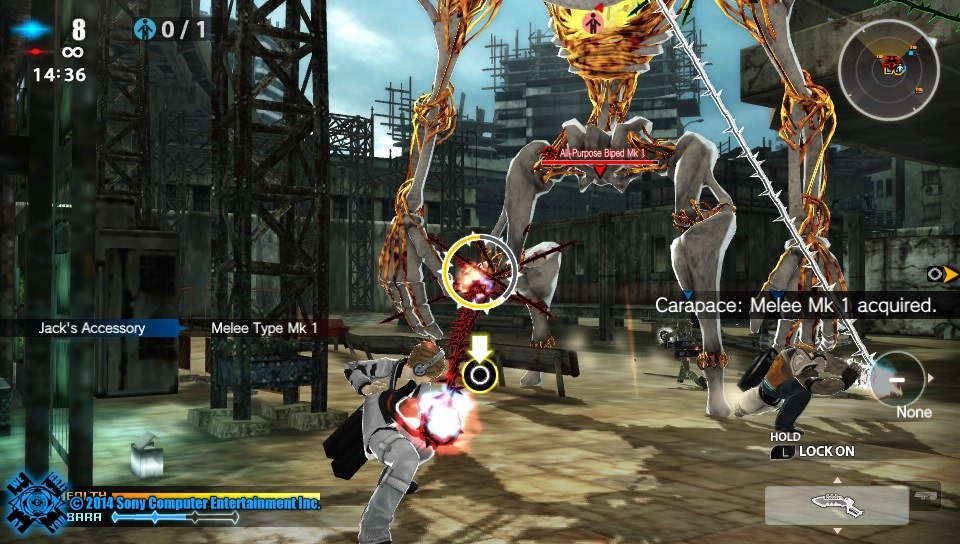Screen dimensions: 960x544
Task: Select the red citizen objective marker
Action: pyautogui.click(x=592, y=23)
